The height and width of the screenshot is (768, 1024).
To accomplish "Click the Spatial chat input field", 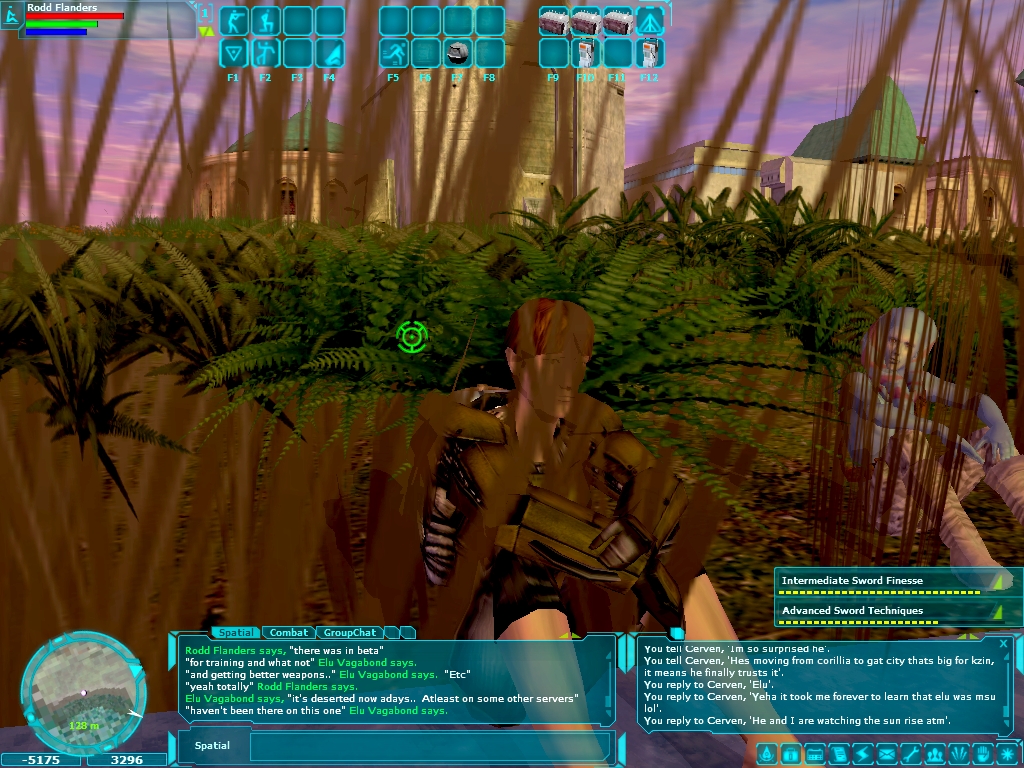I will point(430,746).
